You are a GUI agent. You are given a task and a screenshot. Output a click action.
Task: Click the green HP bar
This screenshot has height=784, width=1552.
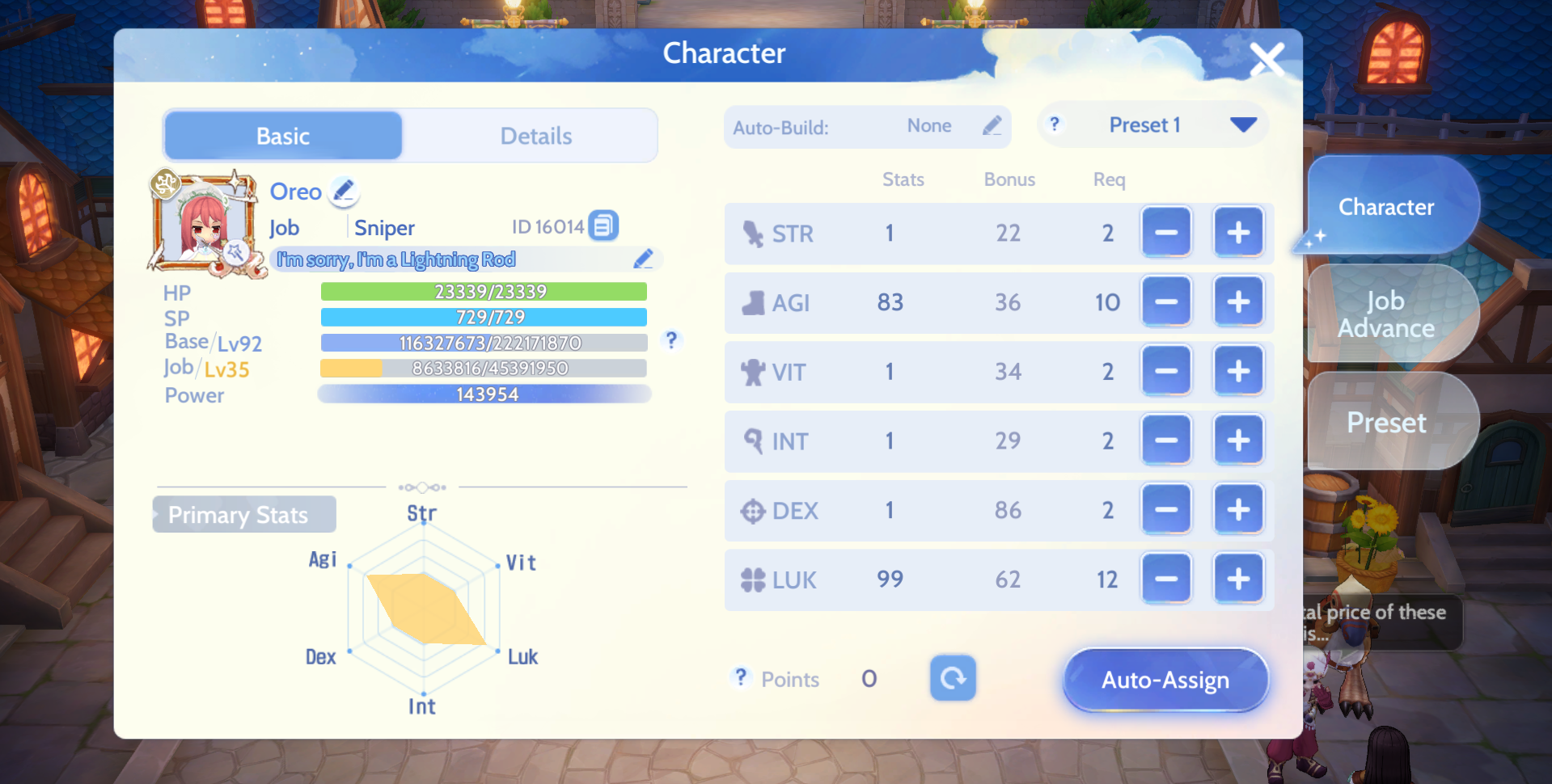pos(483,292)
